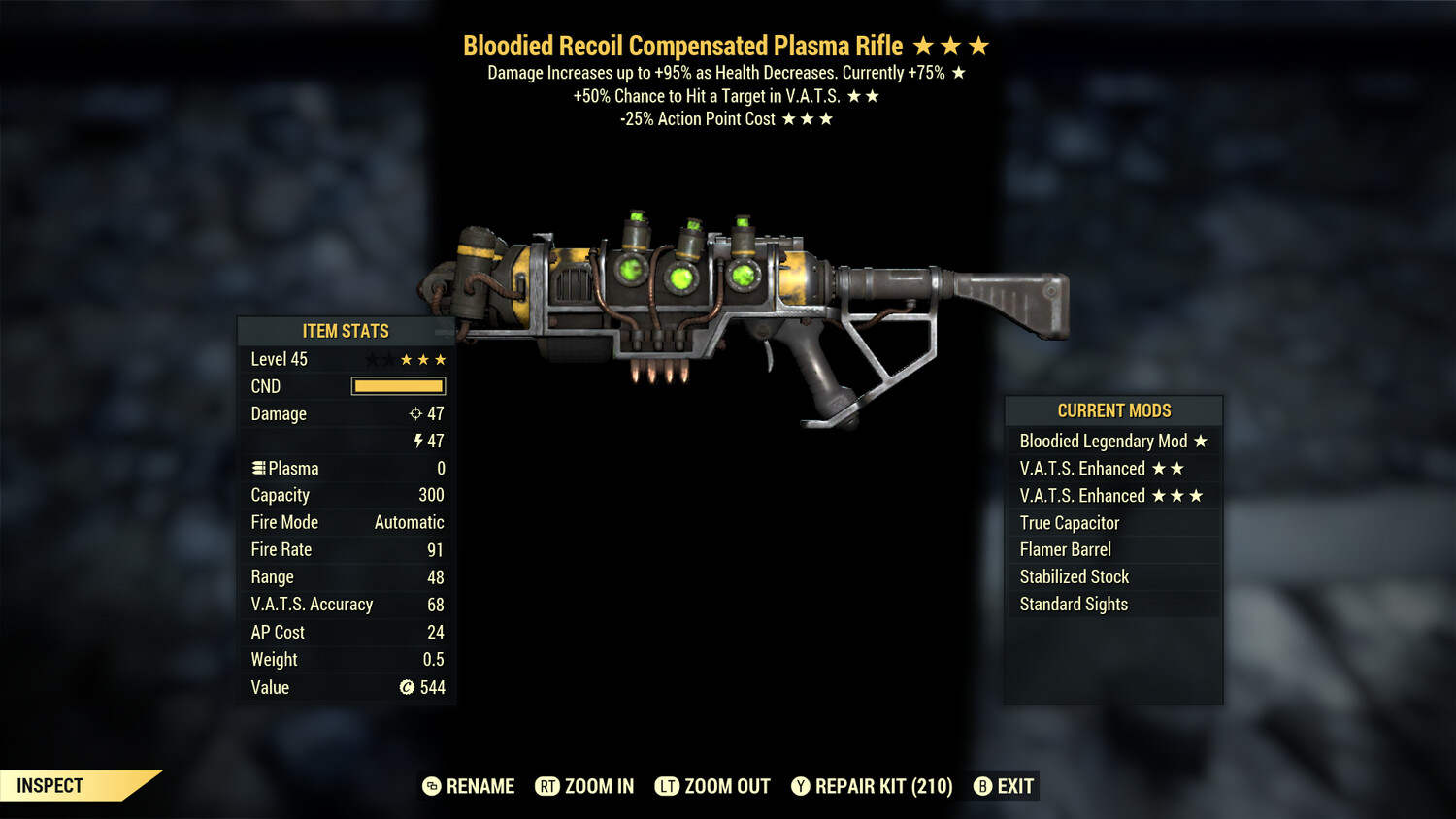Click the CURRENT MODS panel header

click(x=1113, y=410)
